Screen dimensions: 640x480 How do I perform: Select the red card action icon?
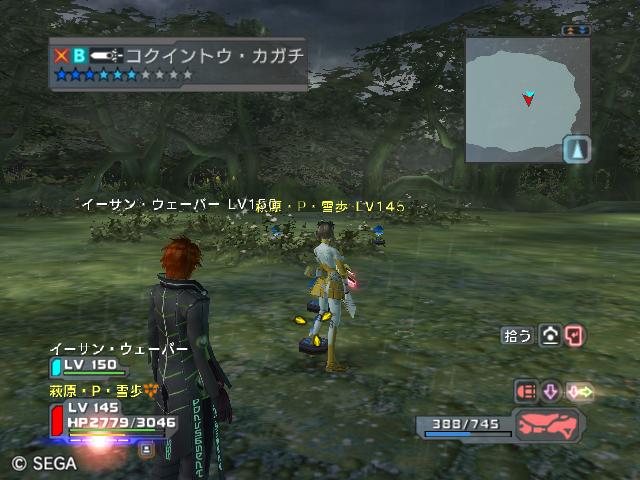574,336
